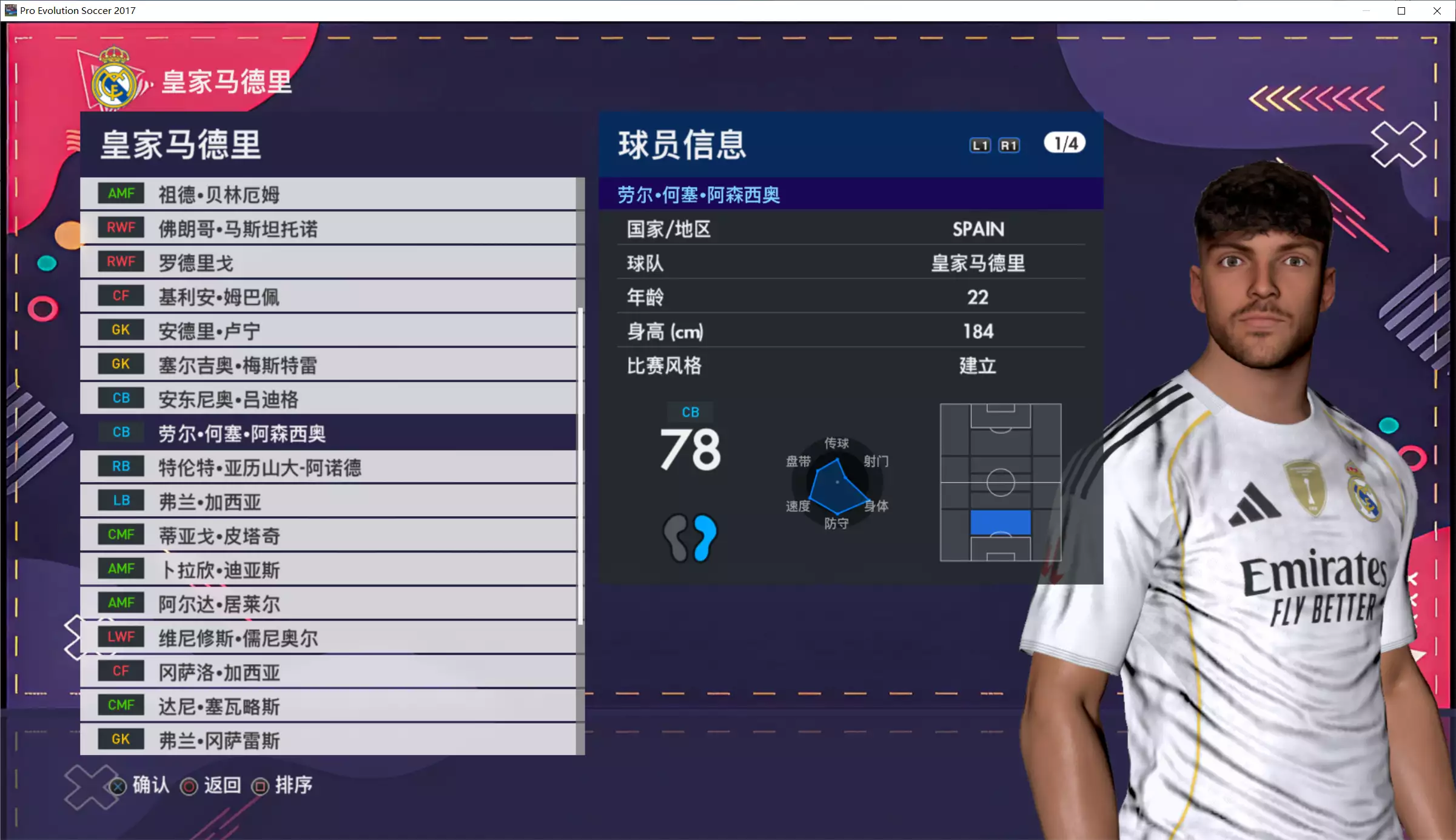Select goalkeeper 塞尔吉奥•梅斯特雷
Viewport: 1456px width, 840px height.
[x=327, y=365]
